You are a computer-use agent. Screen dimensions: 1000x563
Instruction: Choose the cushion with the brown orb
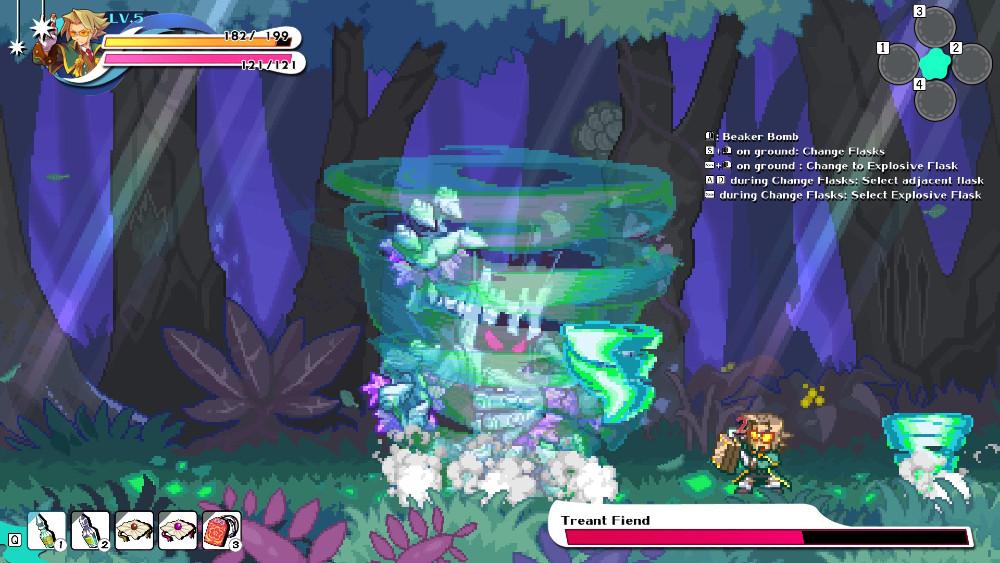point(134,529)
